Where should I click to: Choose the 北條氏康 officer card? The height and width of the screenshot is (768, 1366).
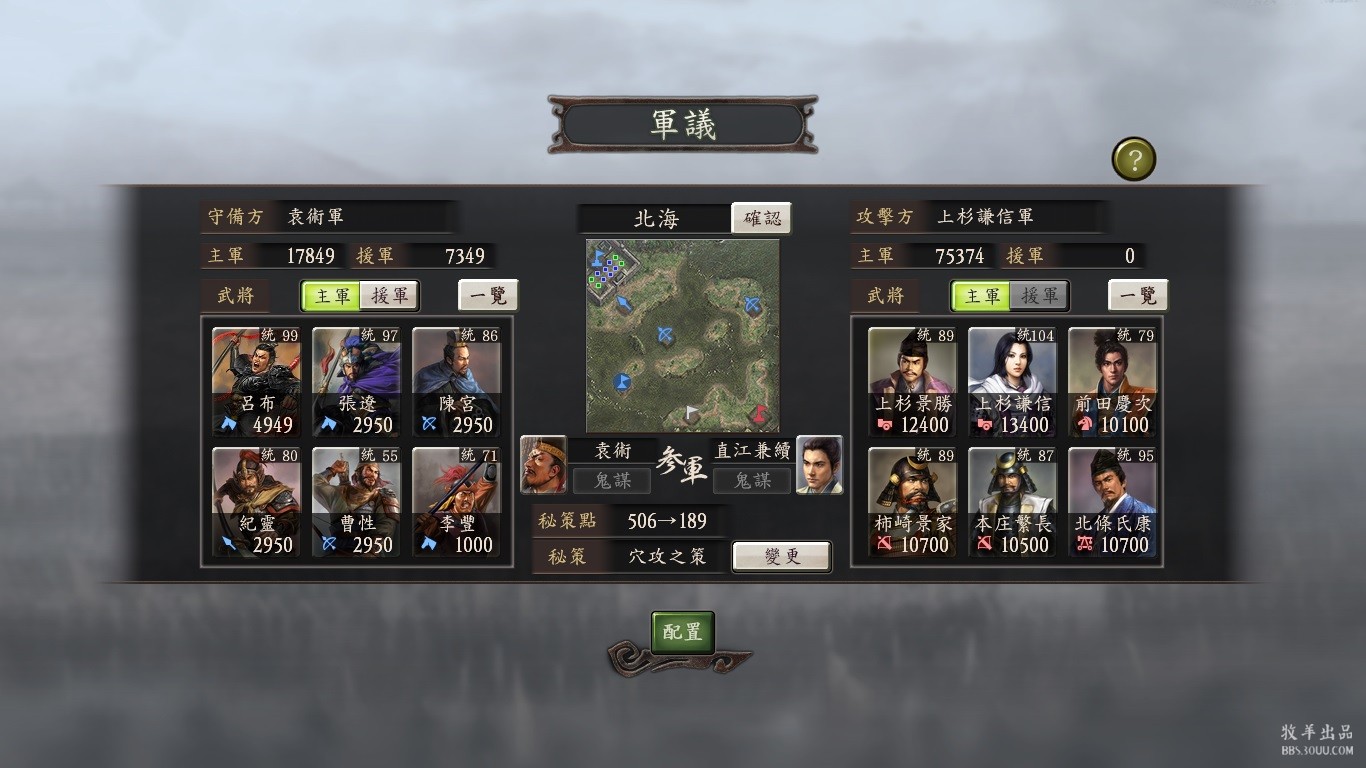coord(1112,502)
